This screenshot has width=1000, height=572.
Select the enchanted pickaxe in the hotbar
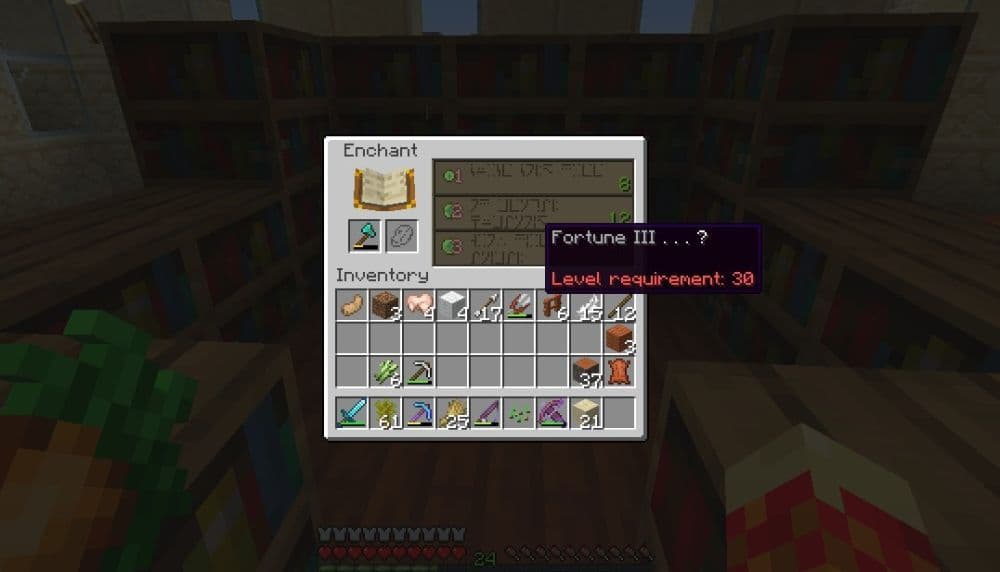pos(419,412)
